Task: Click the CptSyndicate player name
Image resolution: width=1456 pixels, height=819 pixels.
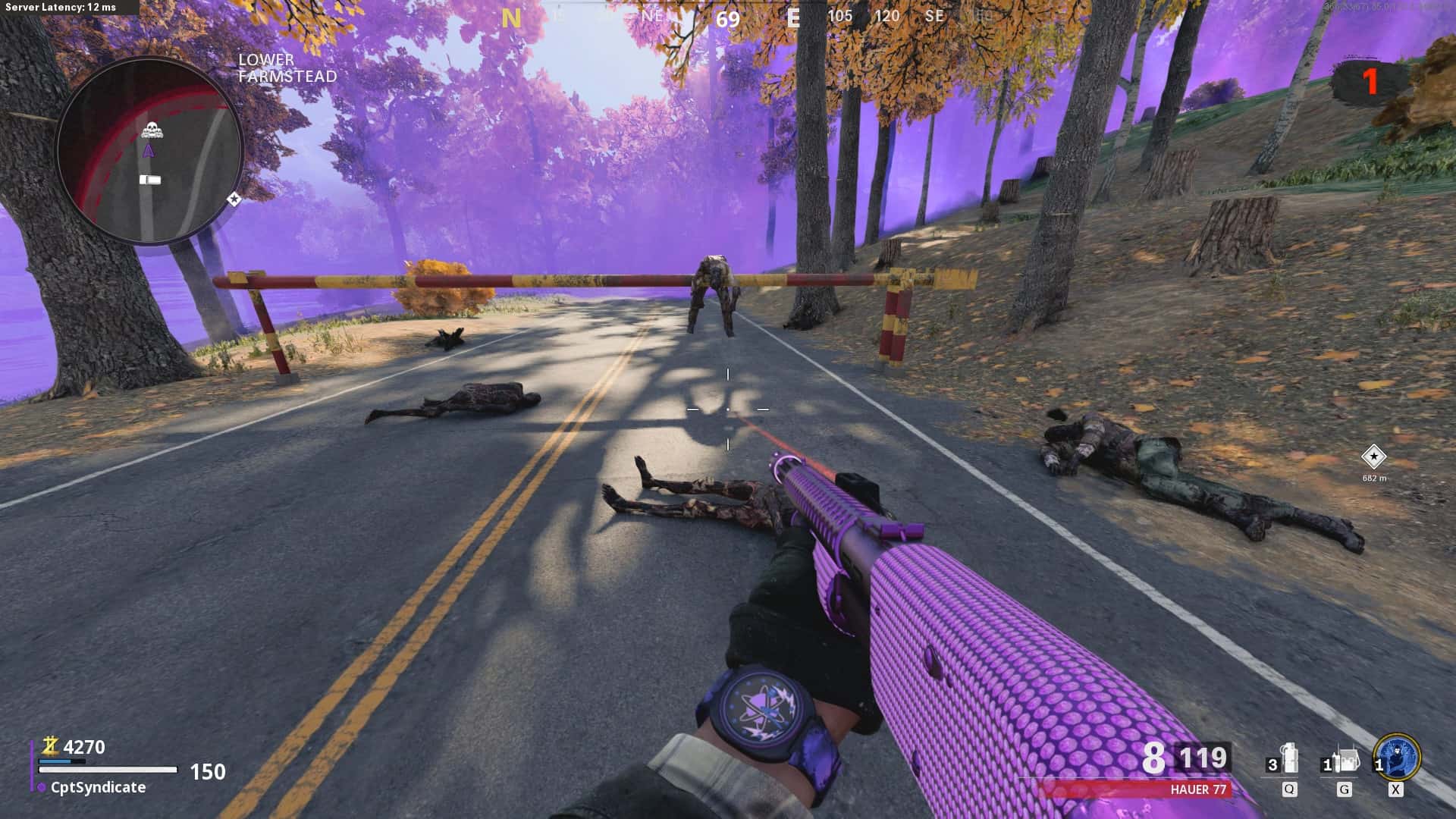Action: (x=98, y=787)
